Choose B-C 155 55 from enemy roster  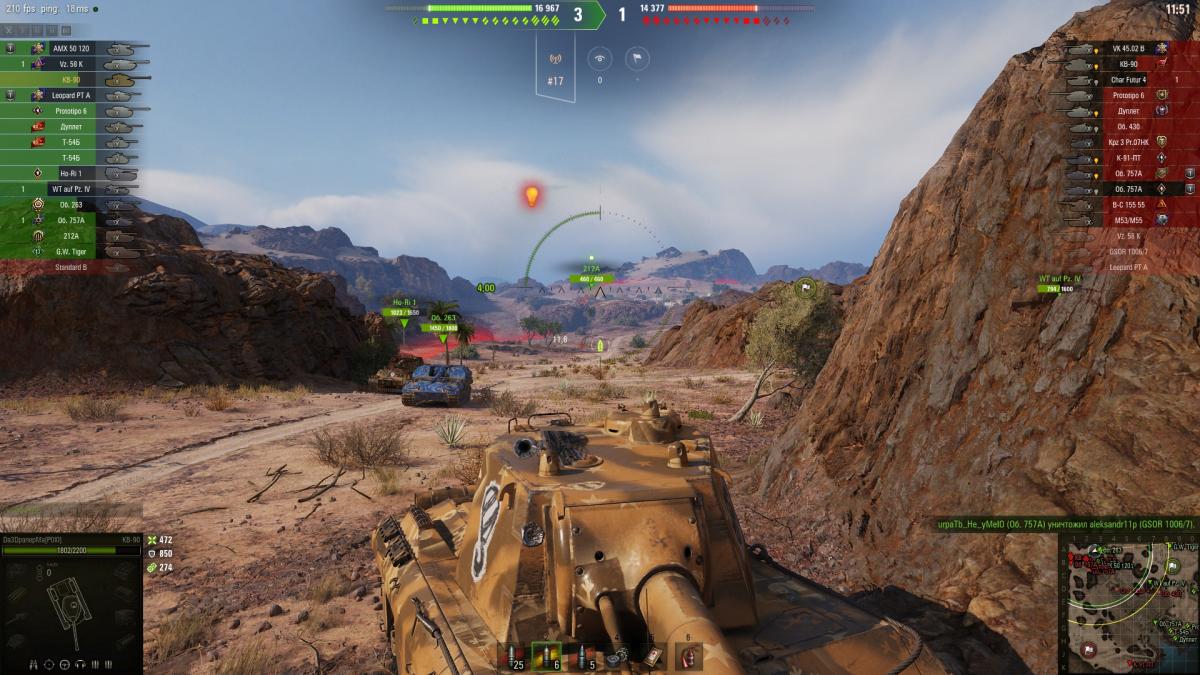click(x=1127, y=204)
